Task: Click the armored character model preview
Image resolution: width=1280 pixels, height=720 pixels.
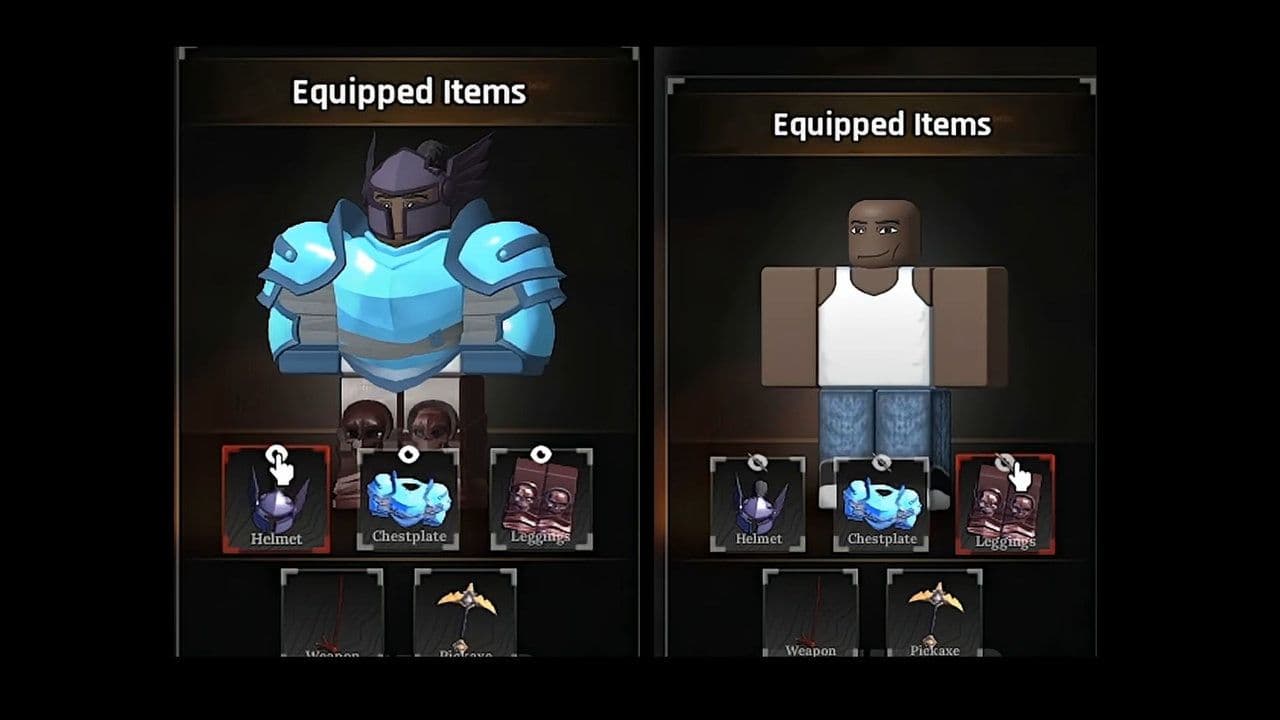Action: tap(400, 280)
